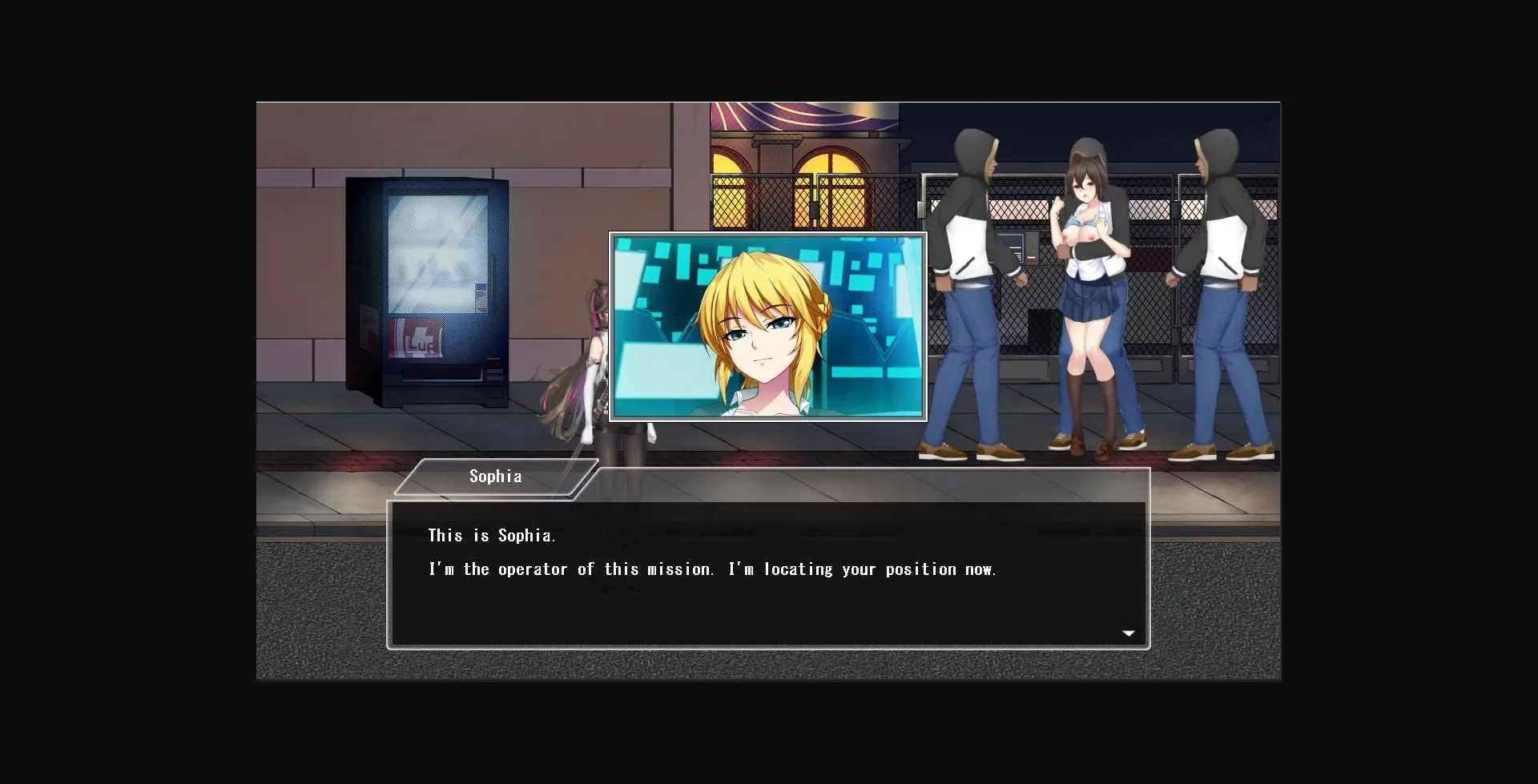Screen dimensions: 1538x784
Task: Click the dialogue line reading 'This is Sophia.'
Action: (492, 535)
